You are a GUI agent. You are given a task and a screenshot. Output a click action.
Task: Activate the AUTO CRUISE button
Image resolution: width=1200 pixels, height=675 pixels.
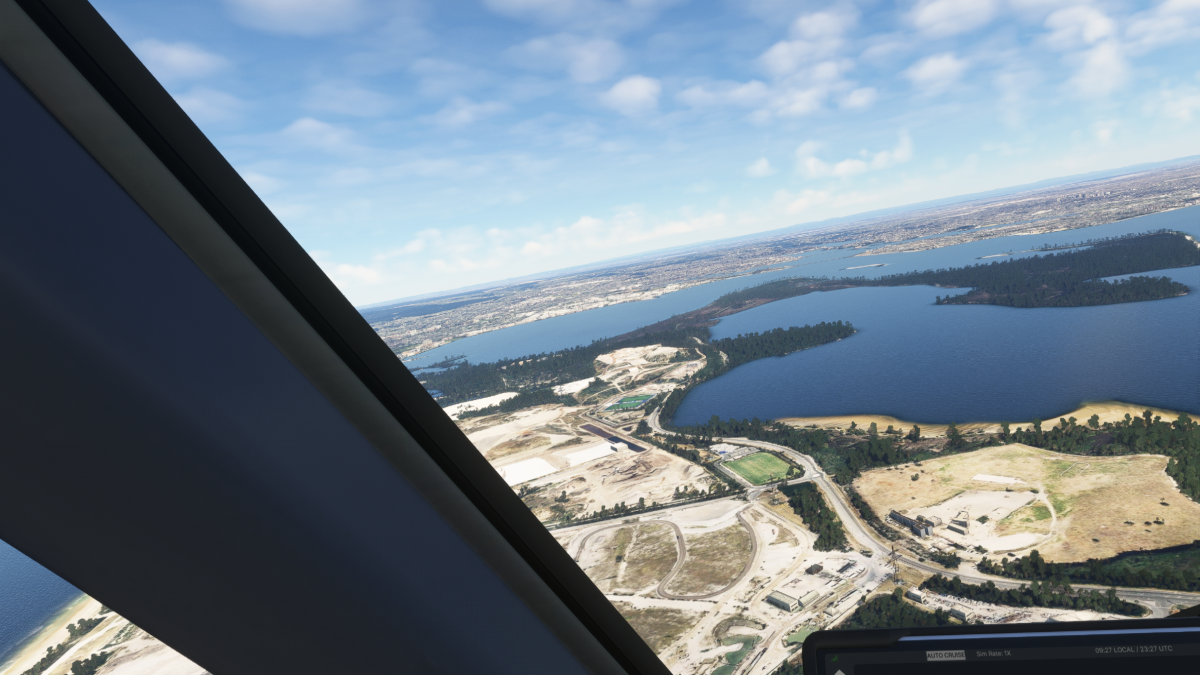pos(945,655)
